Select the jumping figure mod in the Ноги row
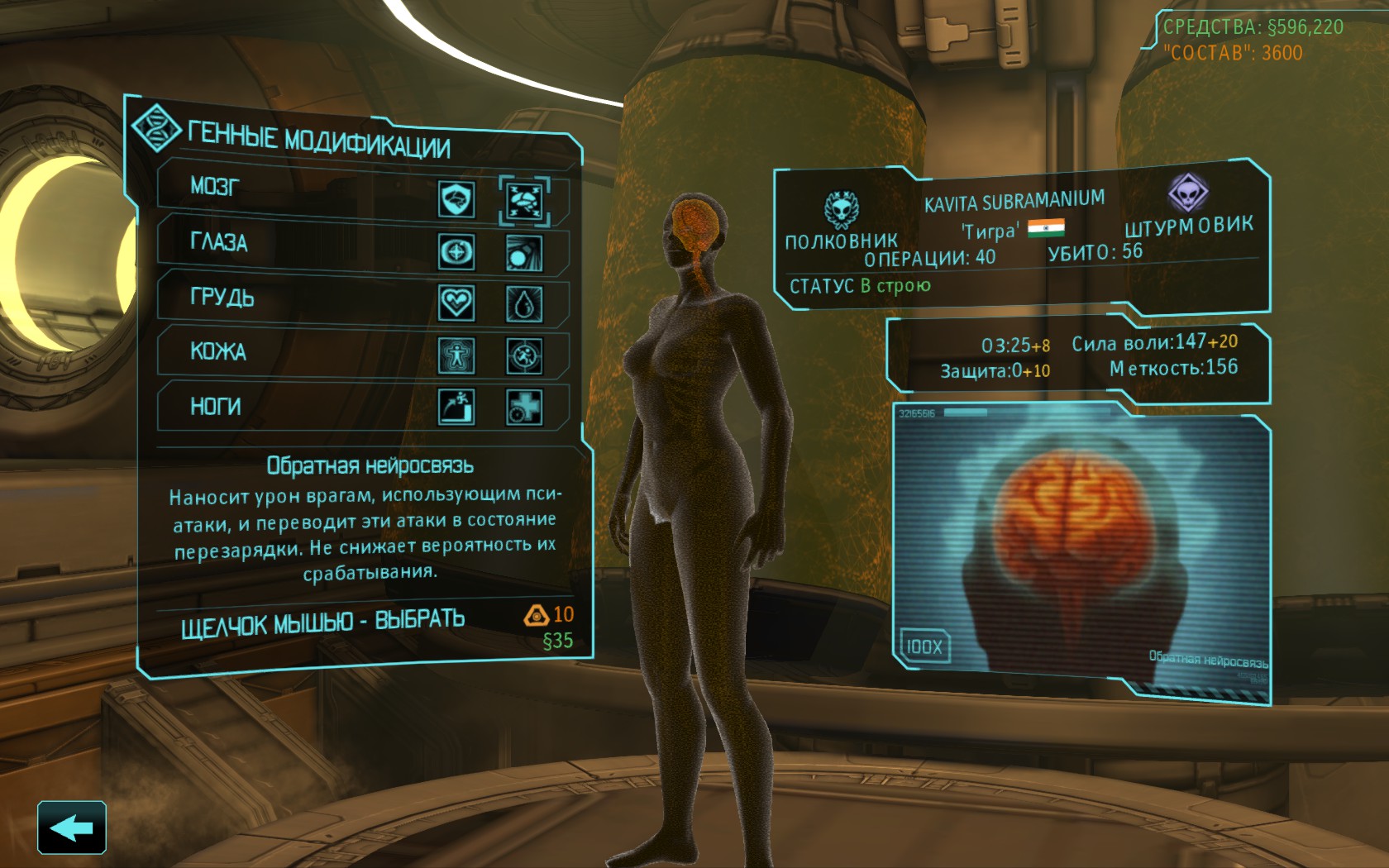The height and width of the screenshot is (868, 1389). pos(456,406)
